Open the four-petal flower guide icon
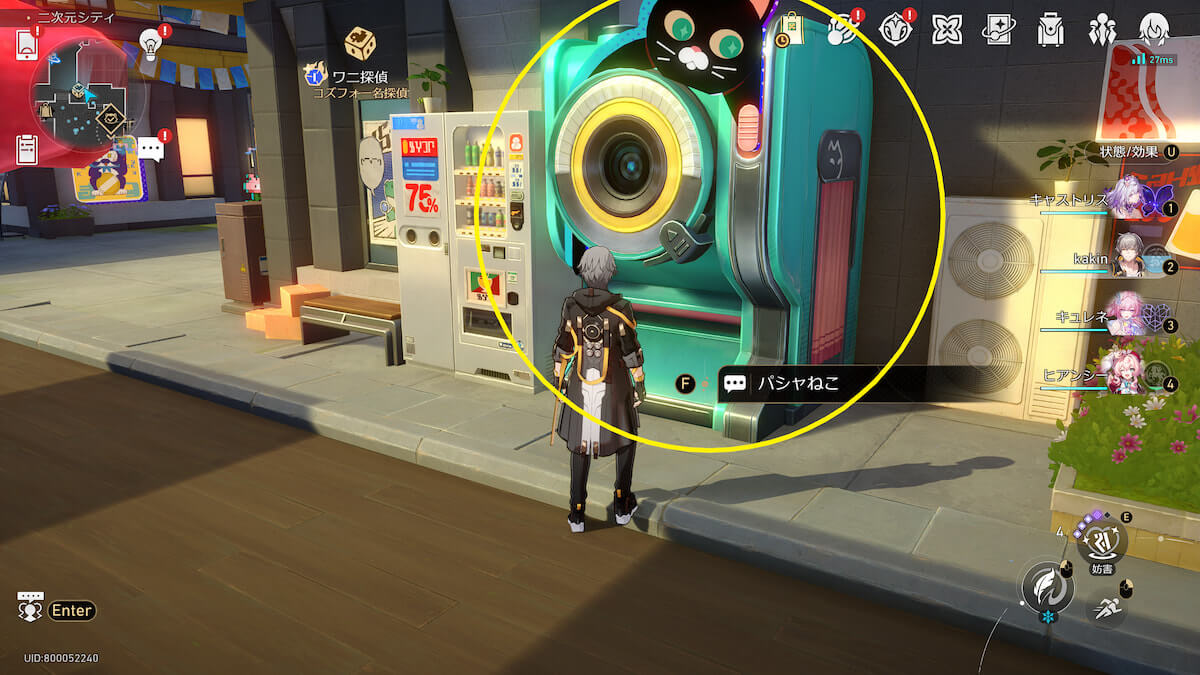This screenshot has width=1200, height=675. [x=946, y=29]
